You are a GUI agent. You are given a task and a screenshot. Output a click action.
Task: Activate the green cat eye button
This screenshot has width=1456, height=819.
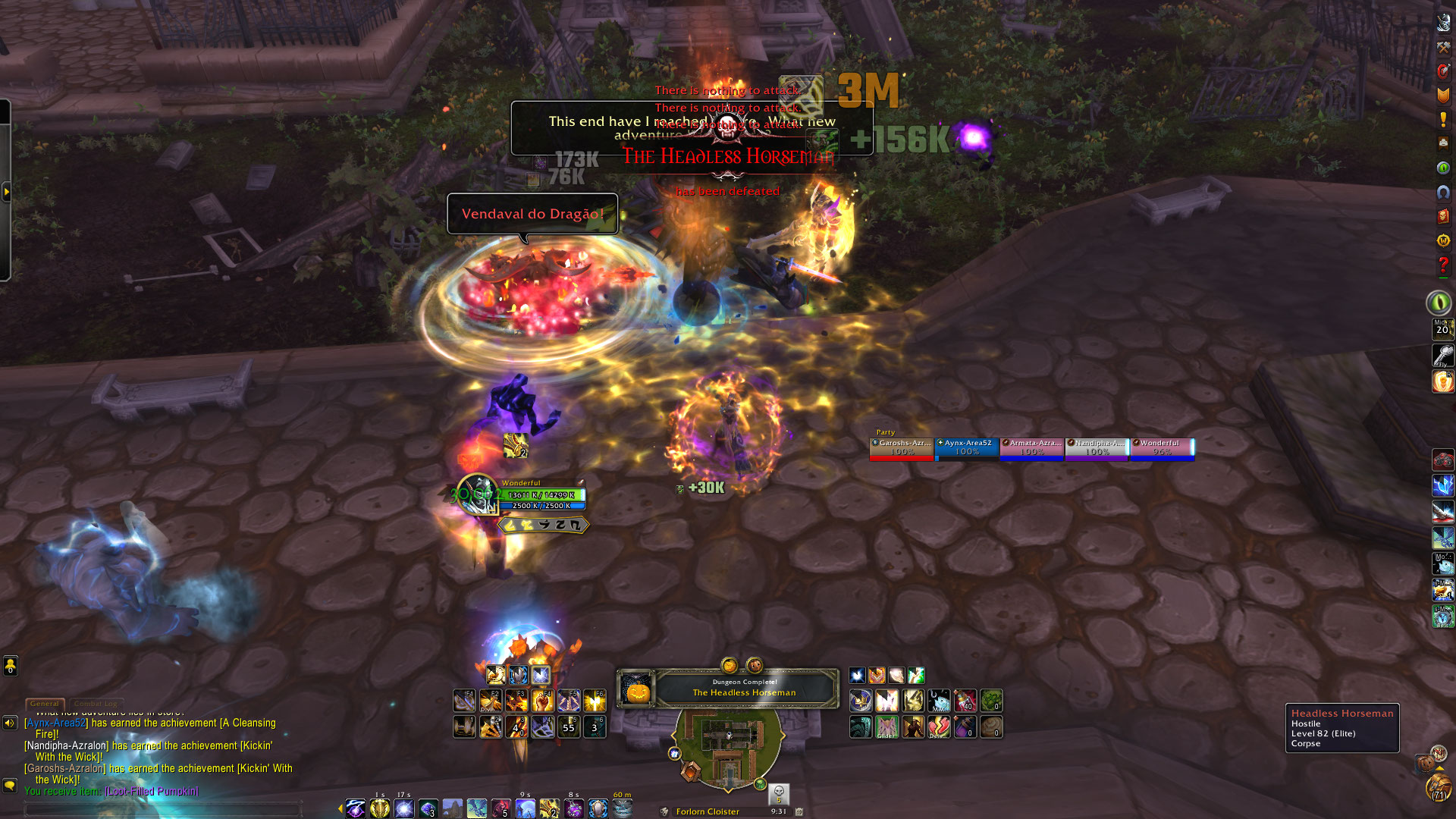[1439, 303]
